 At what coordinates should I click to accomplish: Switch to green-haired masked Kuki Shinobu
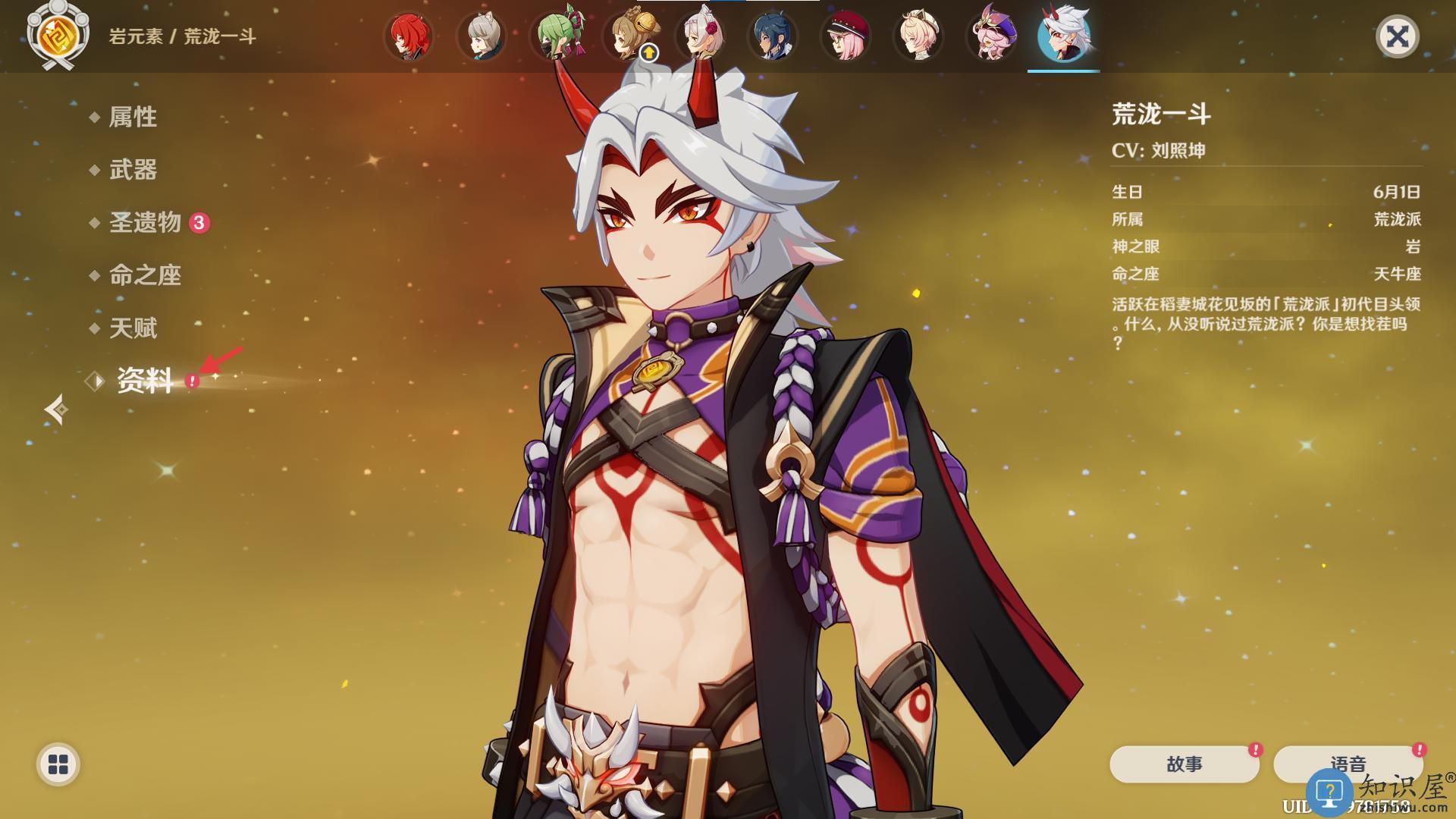tap(556, 36)
